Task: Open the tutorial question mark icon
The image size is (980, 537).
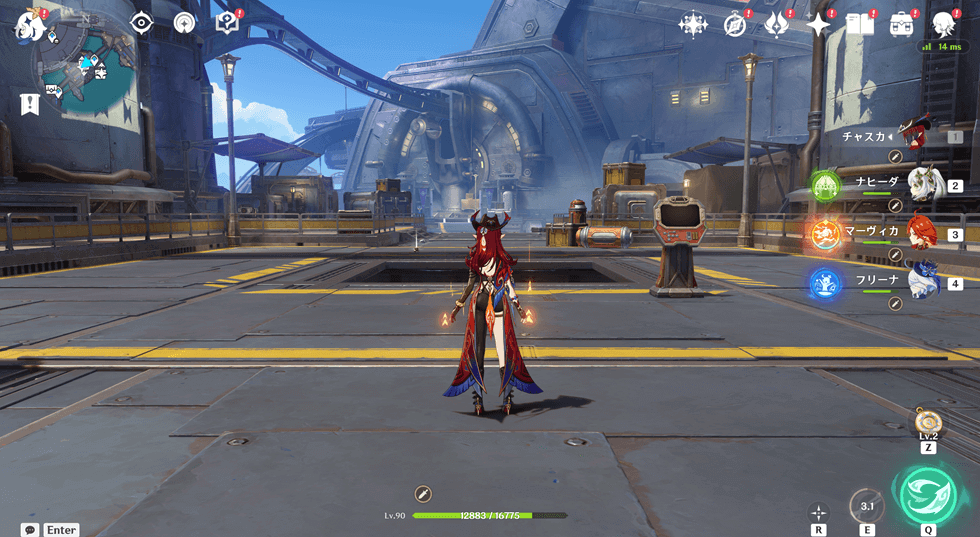Action: 227,23
